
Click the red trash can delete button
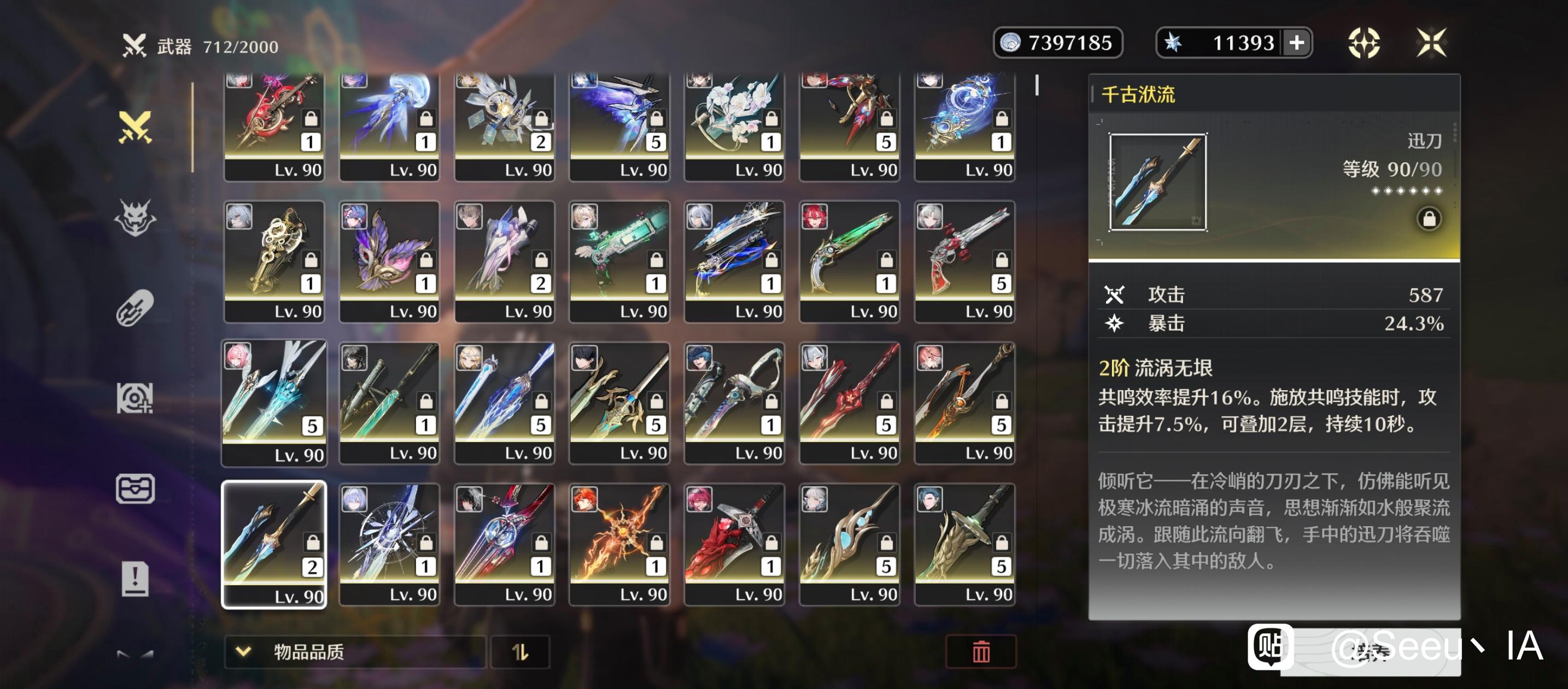[x=980, y=652]
